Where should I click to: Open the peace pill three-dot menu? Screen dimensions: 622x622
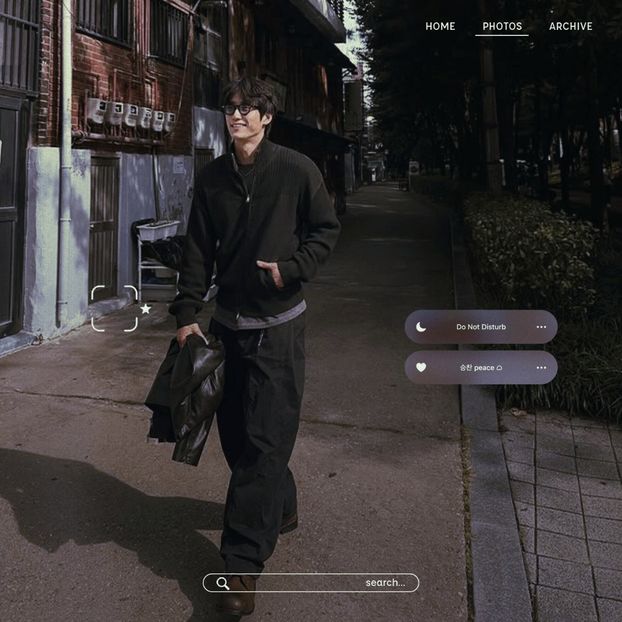tap(541, 367)
